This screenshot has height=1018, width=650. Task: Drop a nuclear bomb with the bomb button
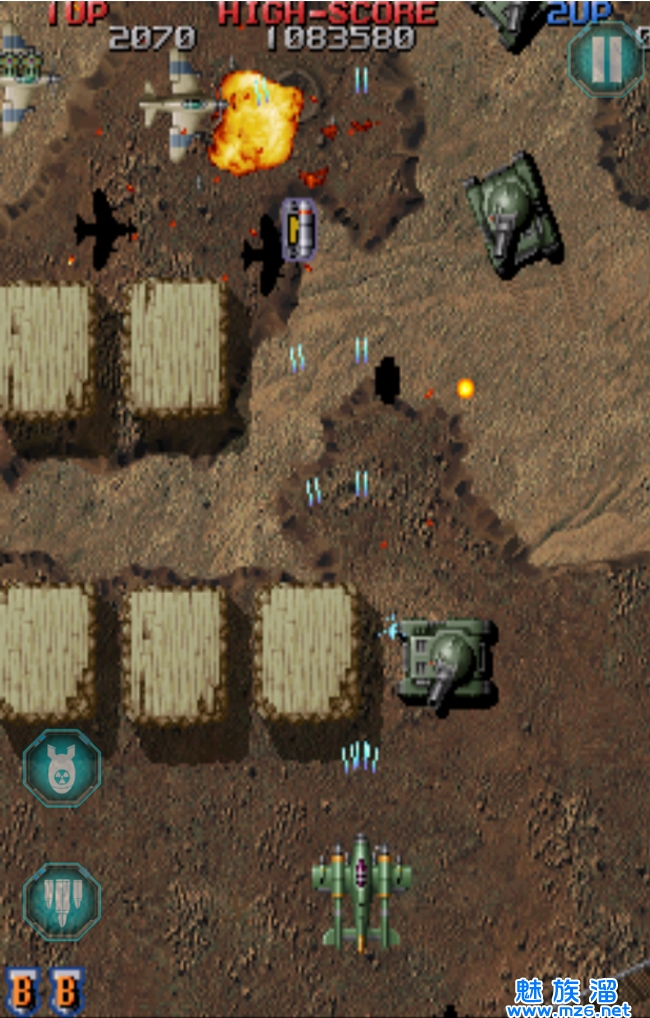pyautogui.click(x=62, y=768)
